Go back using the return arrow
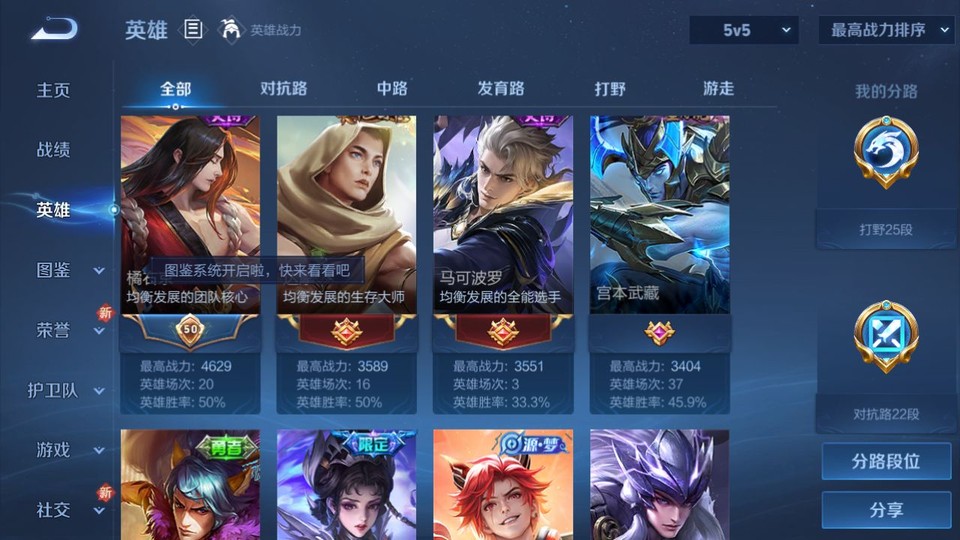Image resolution: width=960 pixels, height=540 pixels. (x=53, y=30)
